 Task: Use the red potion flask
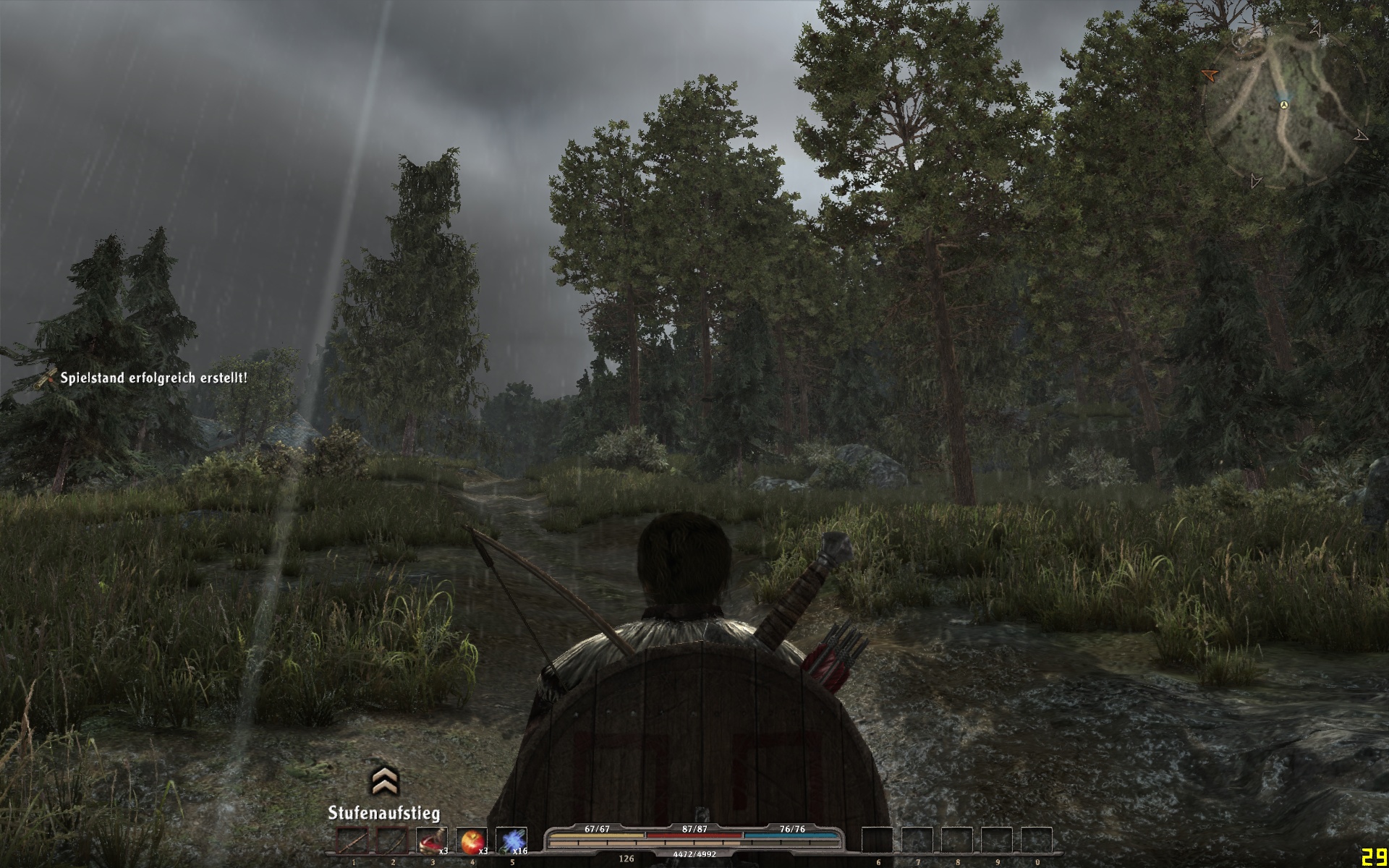pyautogui.click(x=432, y=842)
